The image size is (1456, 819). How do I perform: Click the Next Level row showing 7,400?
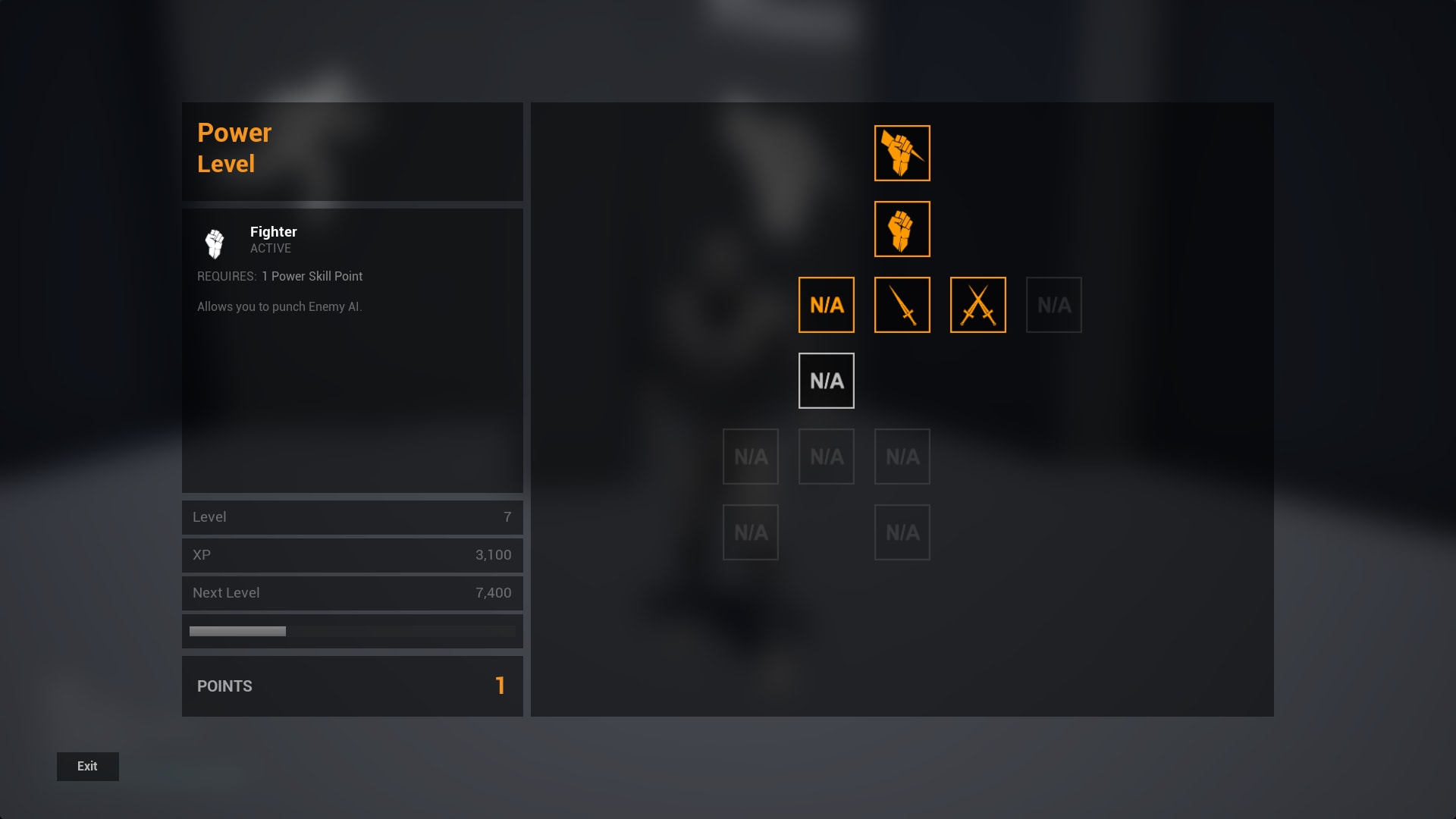point(352,592)
